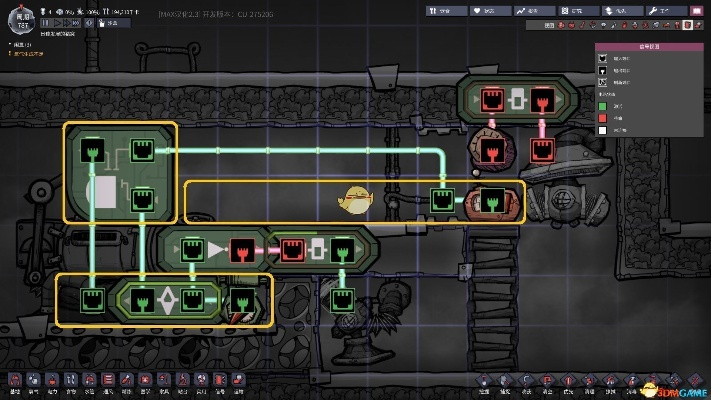Open the heart vitals menu
The height and width of the screenshot is (400, 711).
[490, 11]
